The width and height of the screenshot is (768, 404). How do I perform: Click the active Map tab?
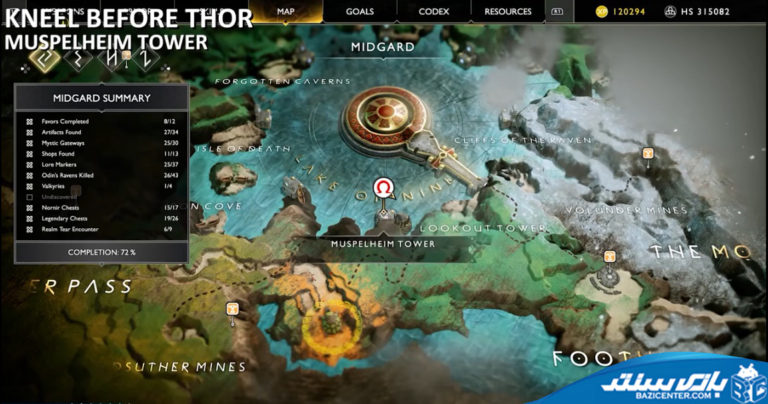point(287,11)
